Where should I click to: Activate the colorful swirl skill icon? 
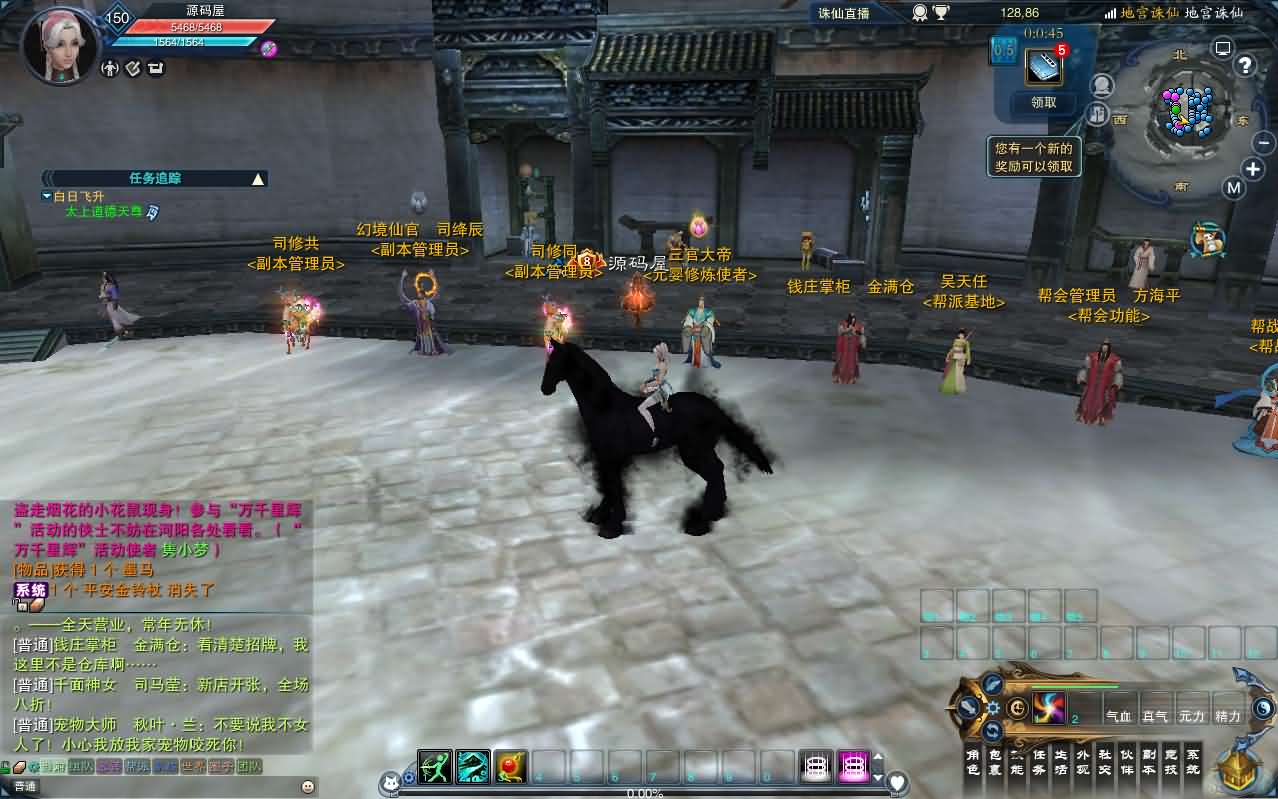(1049, 708)
